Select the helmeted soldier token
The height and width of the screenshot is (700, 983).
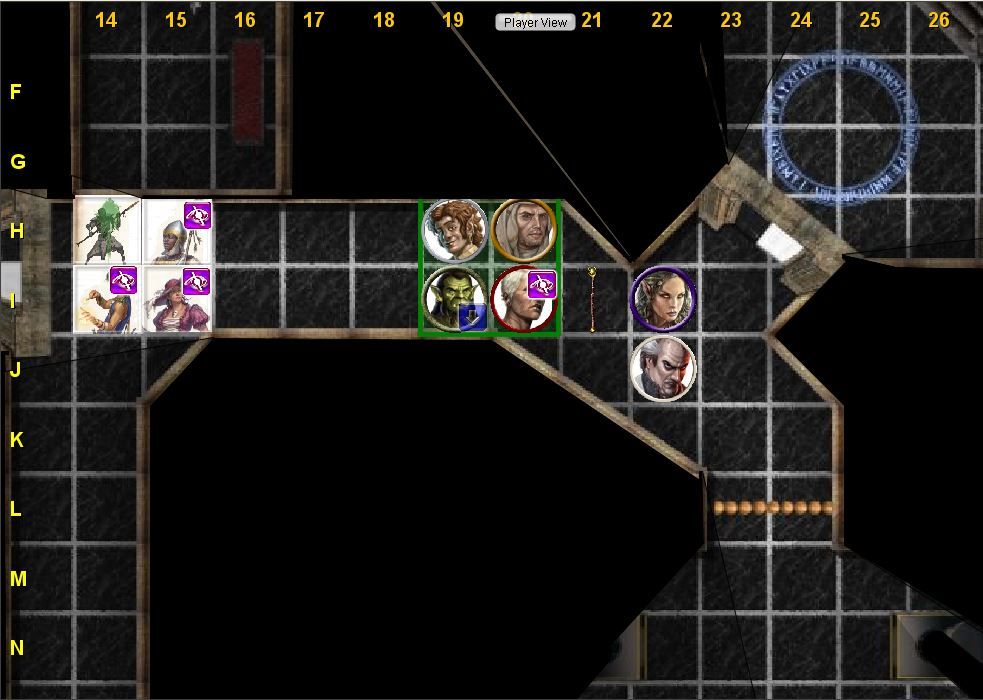[x=177, y=230]
